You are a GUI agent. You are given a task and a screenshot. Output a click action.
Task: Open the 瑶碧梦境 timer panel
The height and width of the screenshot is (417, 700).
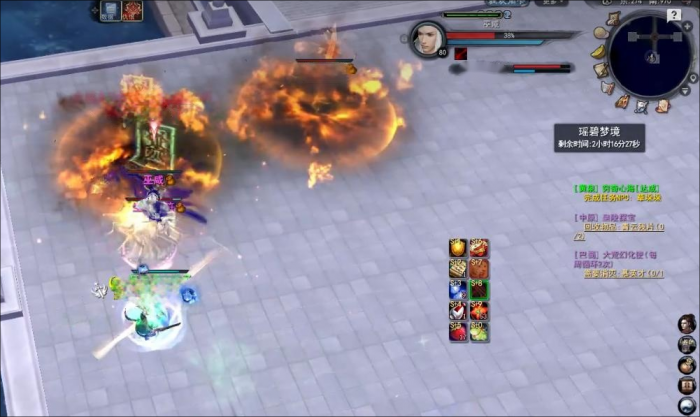(x=600, y=137)
